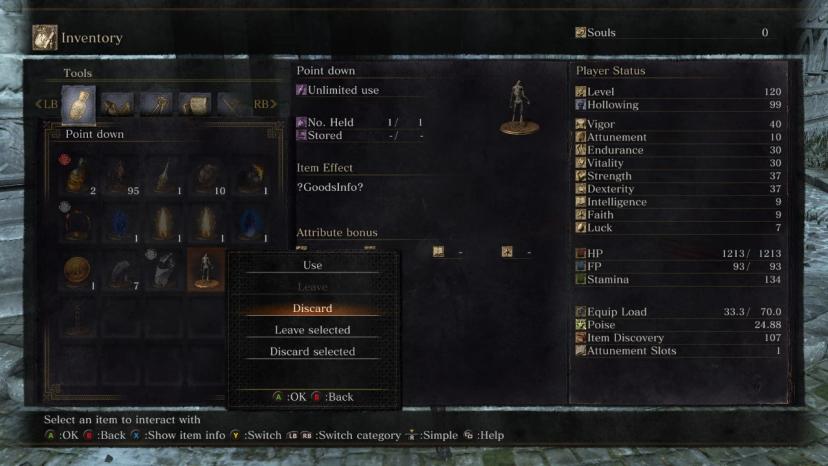Viewport: 828px width, 466px height.
Task: Choose the Leave selected option
Action: [313, 330]
